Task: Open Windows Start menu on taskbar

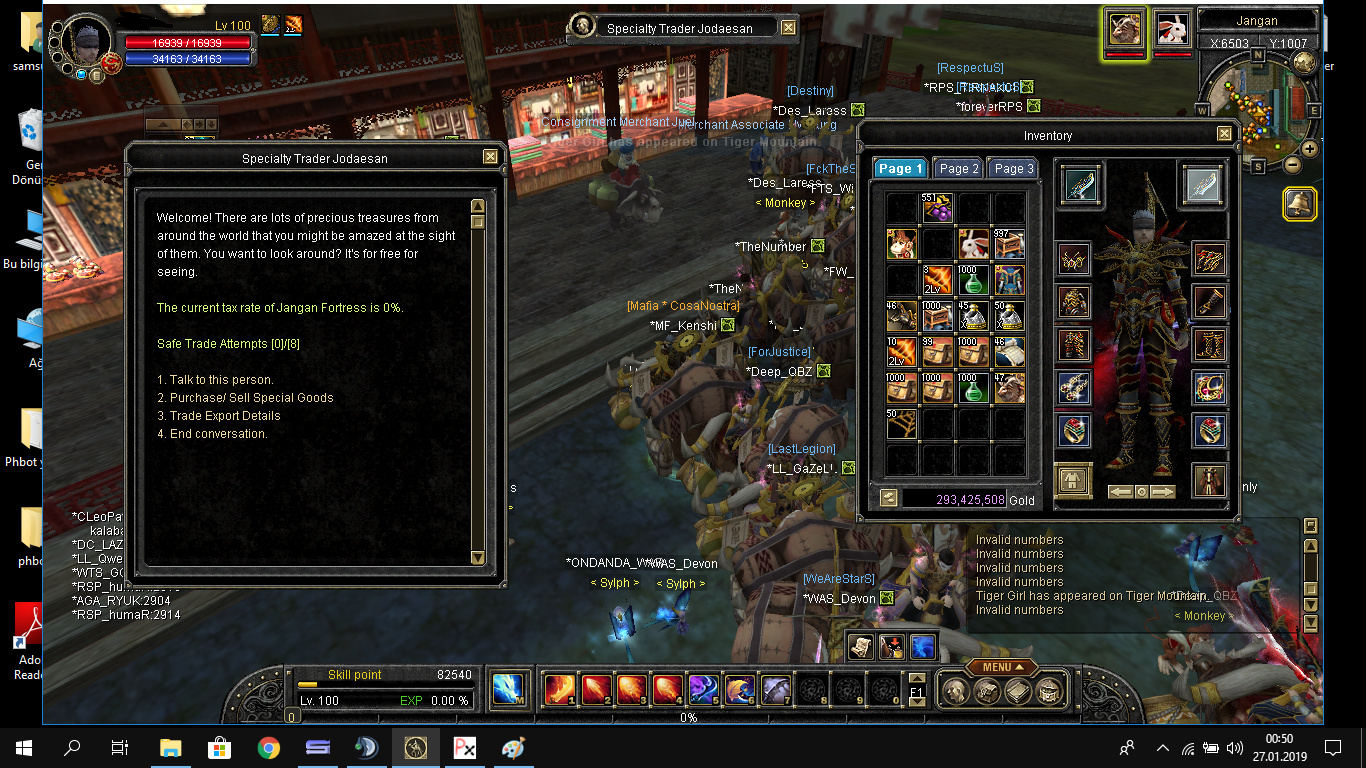Action: 24,747
